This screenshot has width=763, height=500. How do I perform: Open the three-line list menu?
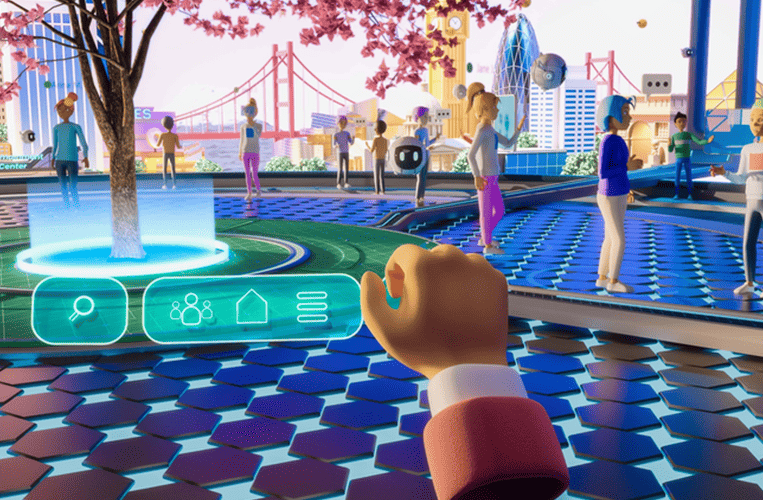(313, 307)
